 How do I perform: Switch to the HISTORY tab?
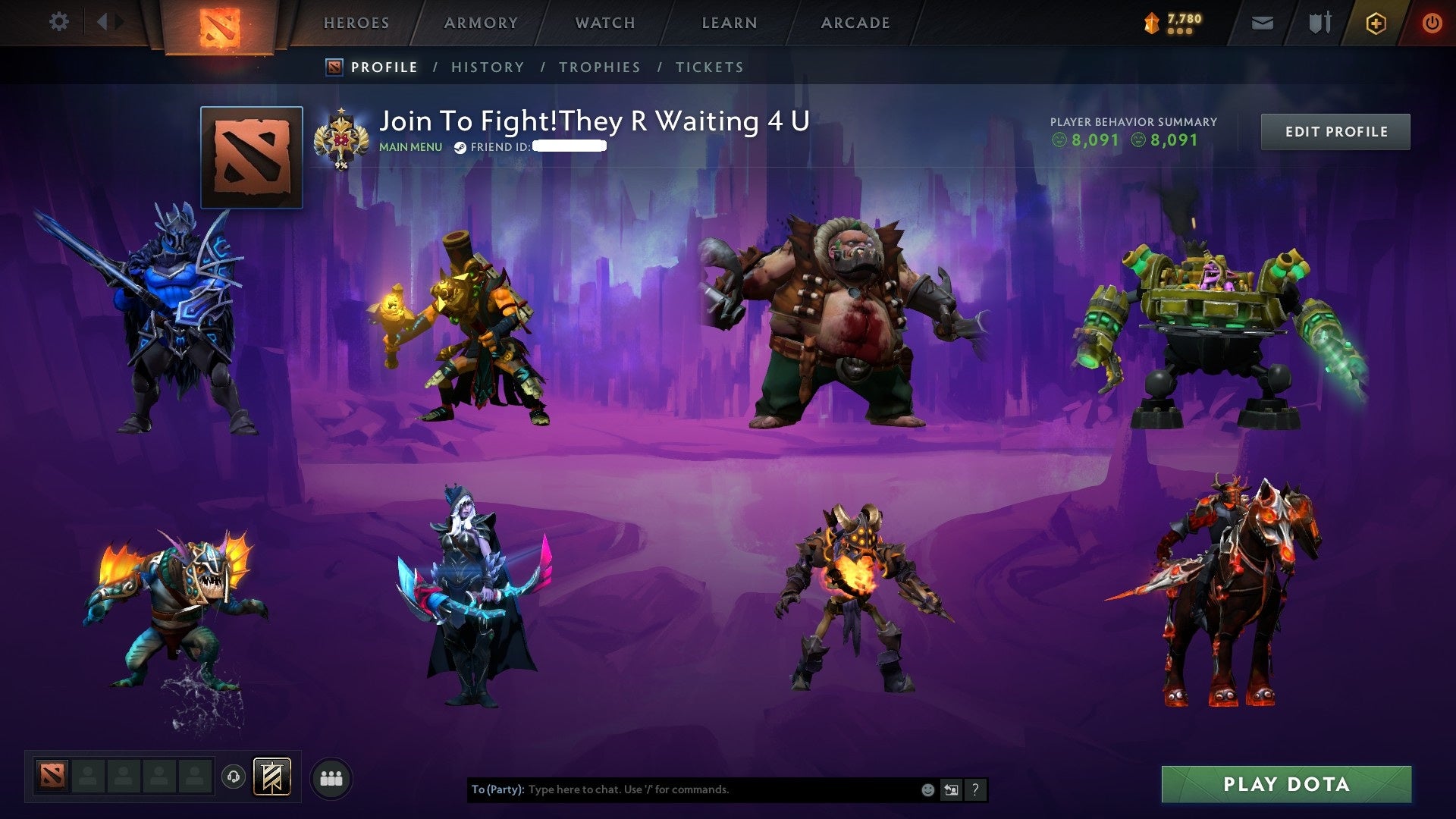(487, 67)
